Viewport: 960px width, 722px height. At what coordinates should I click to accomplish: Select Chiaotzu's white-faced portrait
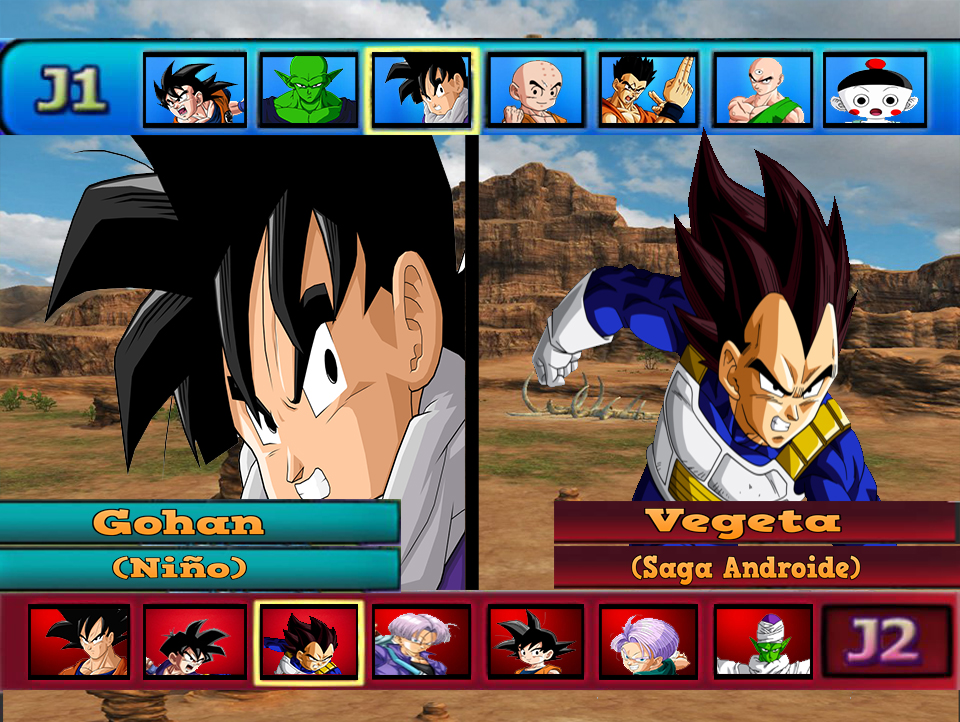875,90
